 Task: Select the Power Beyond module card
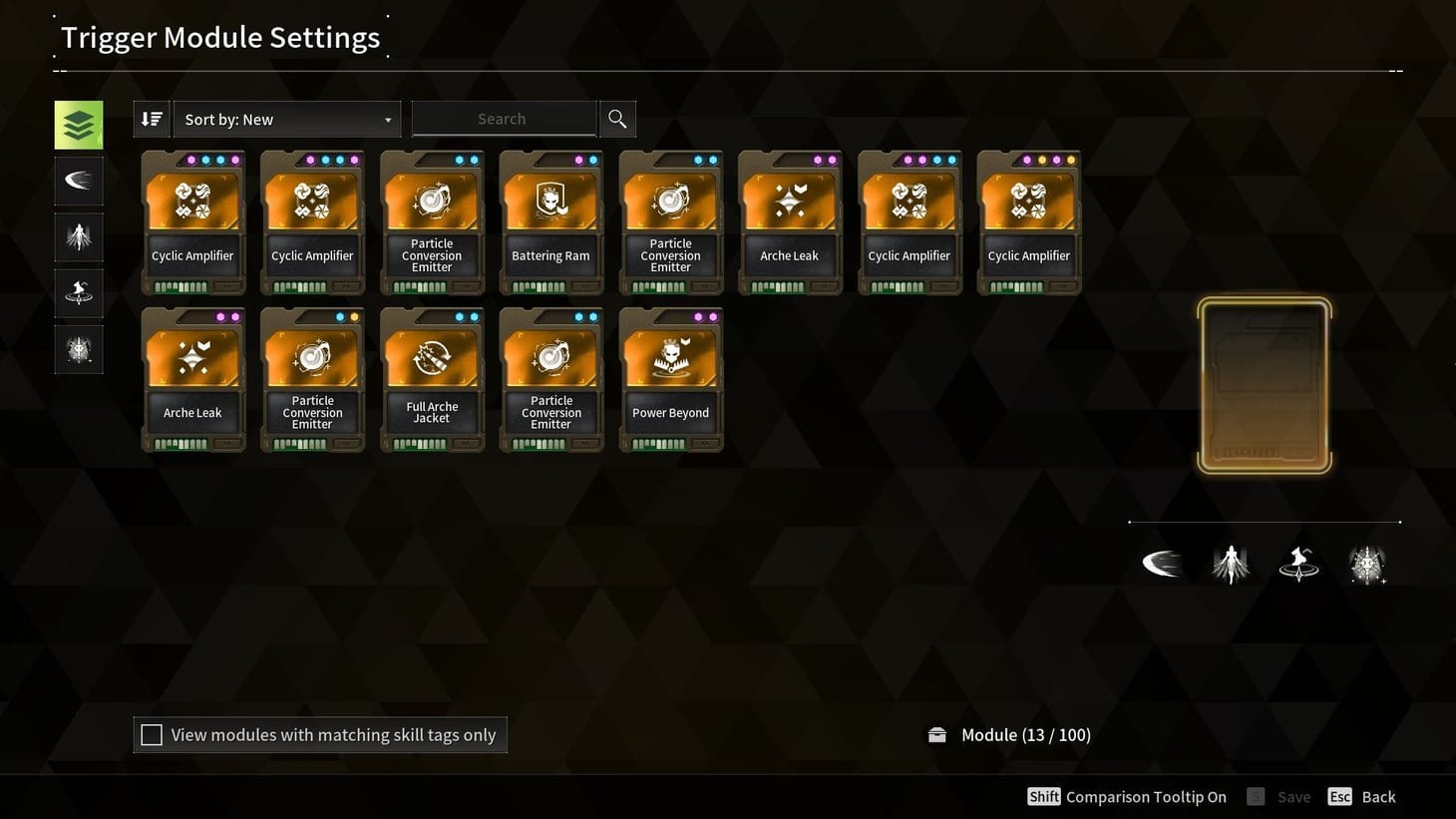[670, 379]
